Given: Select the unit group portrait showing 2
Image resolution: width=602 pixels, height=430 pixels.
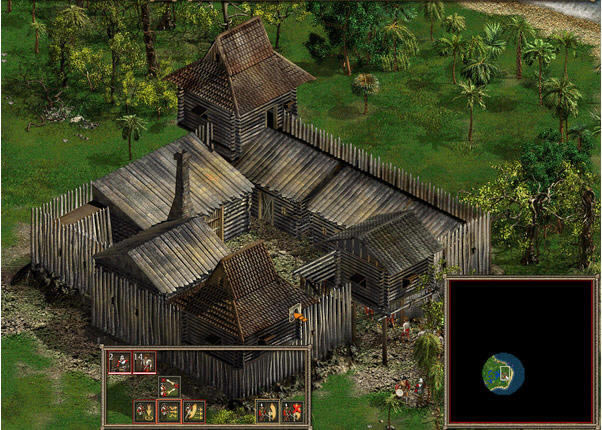Looking at the screenshot, I should coord(120,362).
